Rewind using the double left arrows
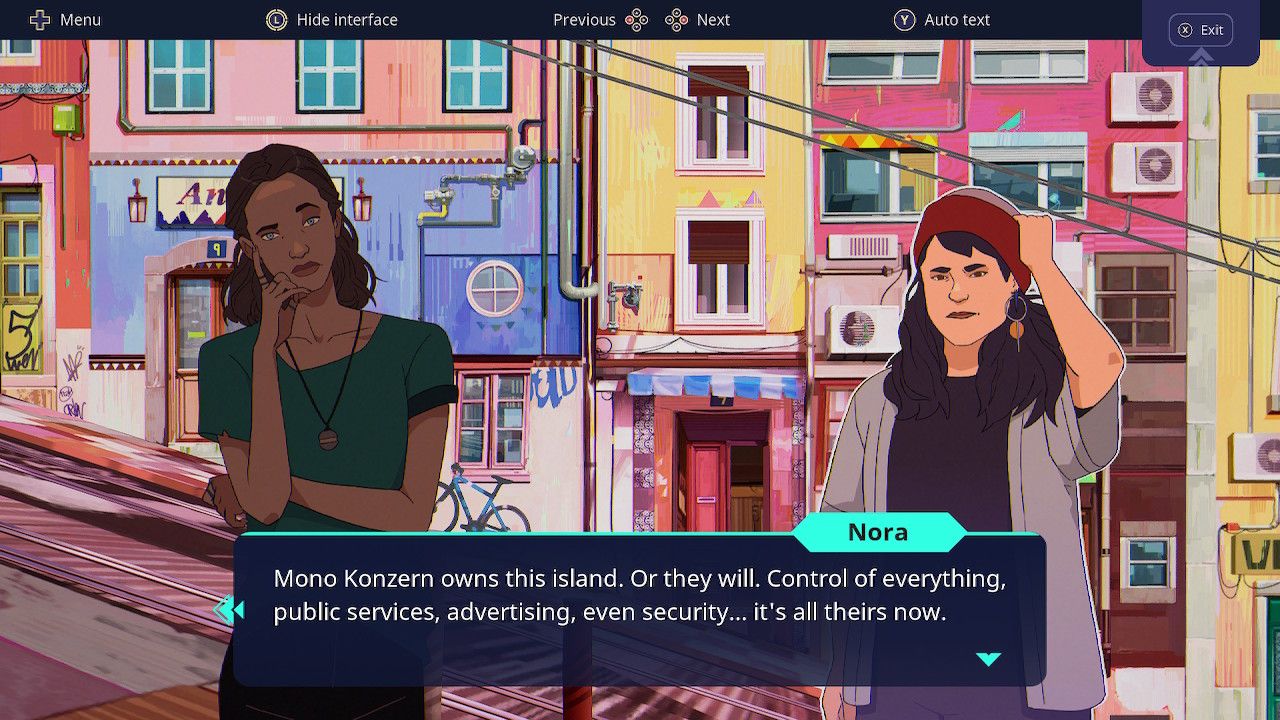 tap(229, 610)
